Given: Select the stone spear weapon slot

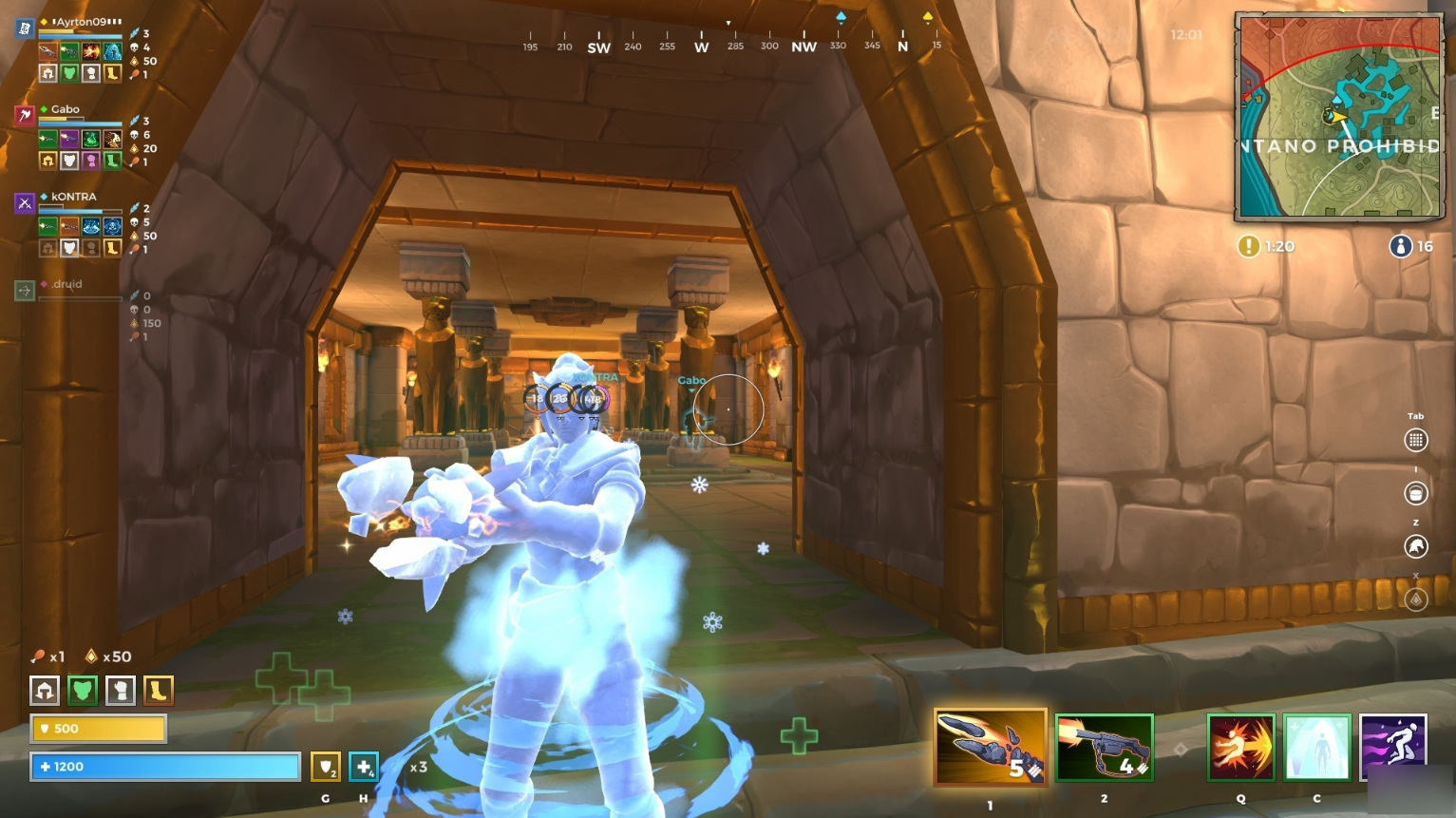Looking at the screenshot, I should click(x=990, y=747).
